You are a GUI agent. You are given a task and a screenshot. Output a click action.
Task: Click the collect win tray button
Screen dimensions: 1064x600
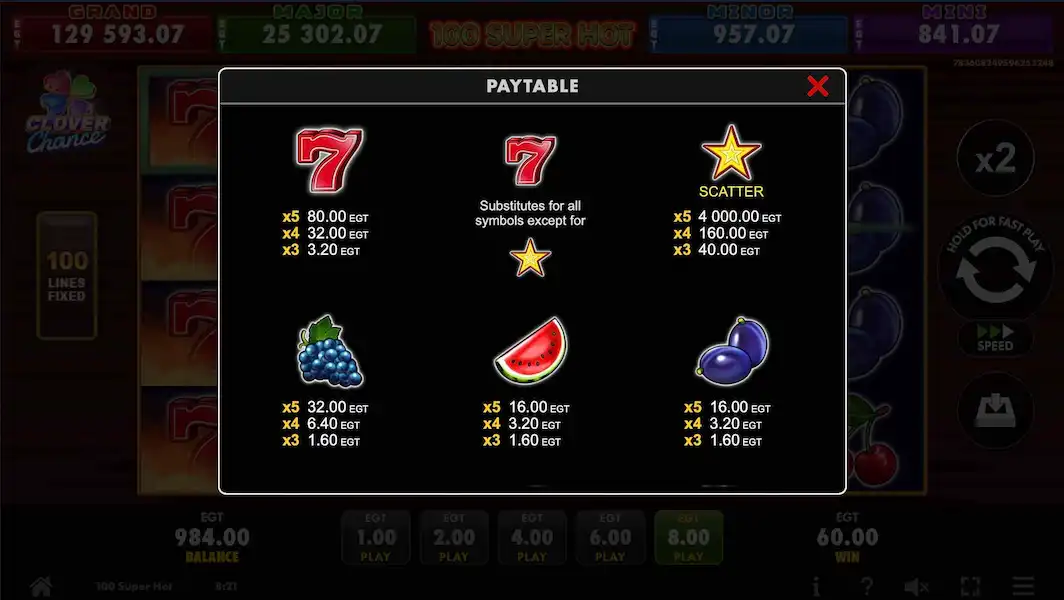995,410
